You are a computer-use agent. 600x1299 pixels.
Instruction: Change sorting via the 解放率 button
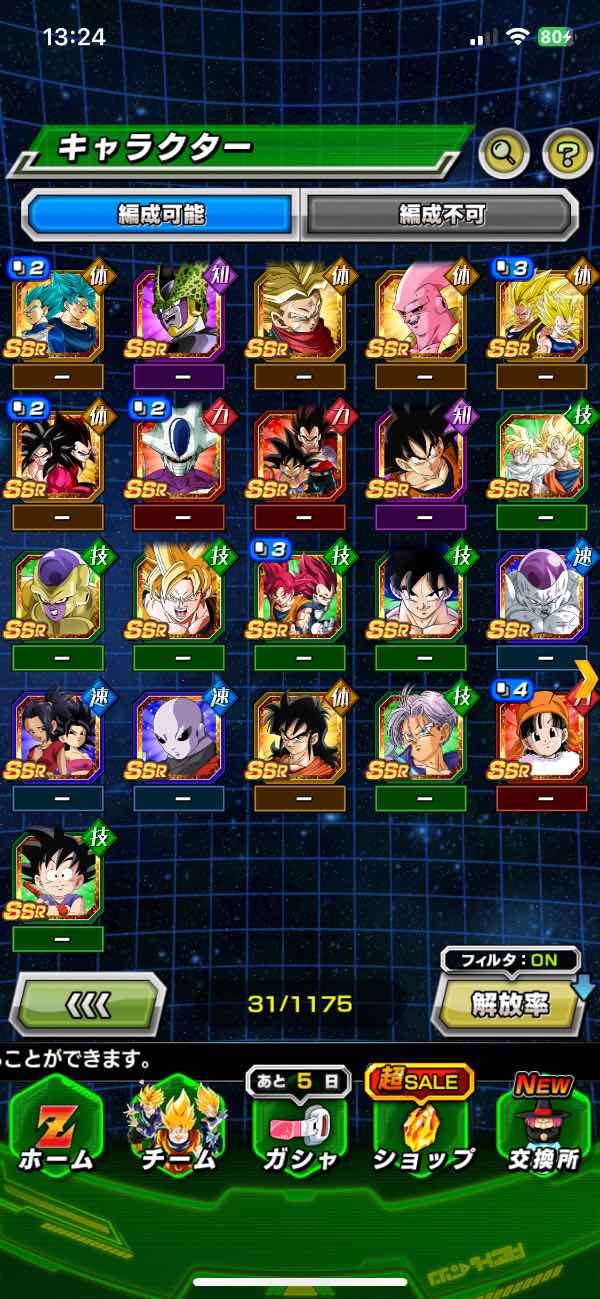point(509,1003)
